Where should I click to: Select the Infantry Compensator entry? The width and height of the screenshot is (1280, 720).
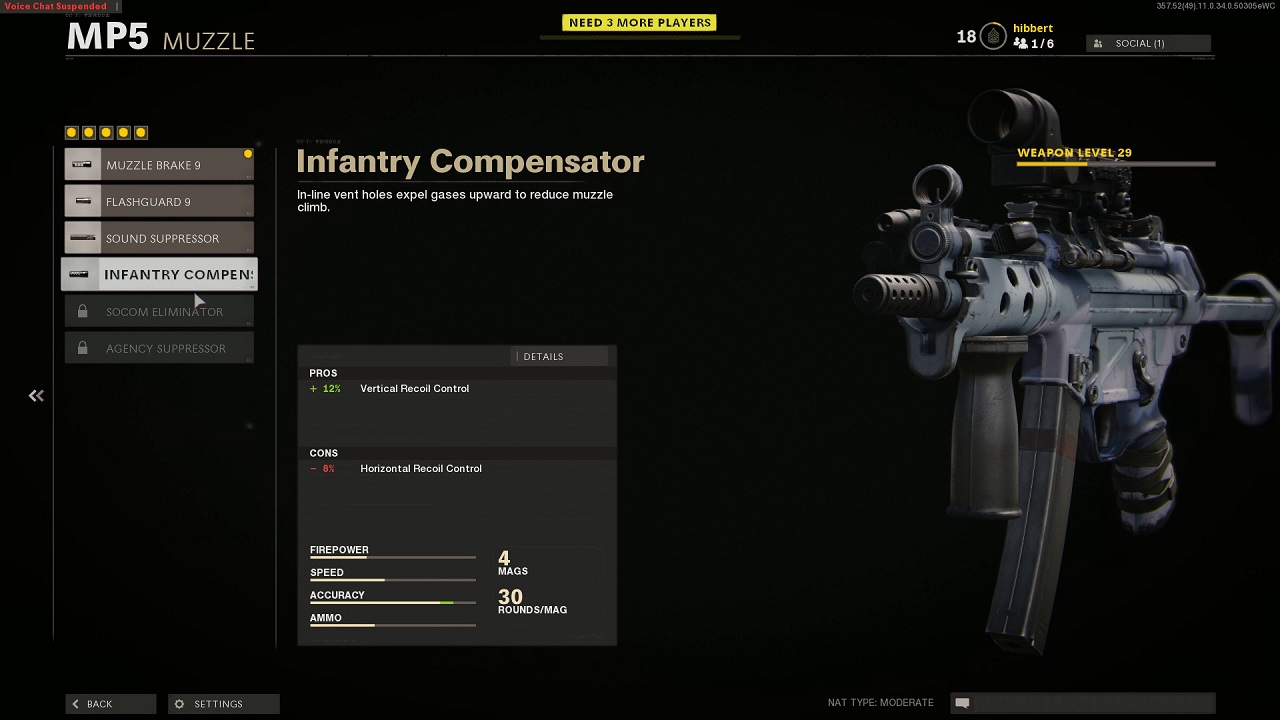point(159,275)
